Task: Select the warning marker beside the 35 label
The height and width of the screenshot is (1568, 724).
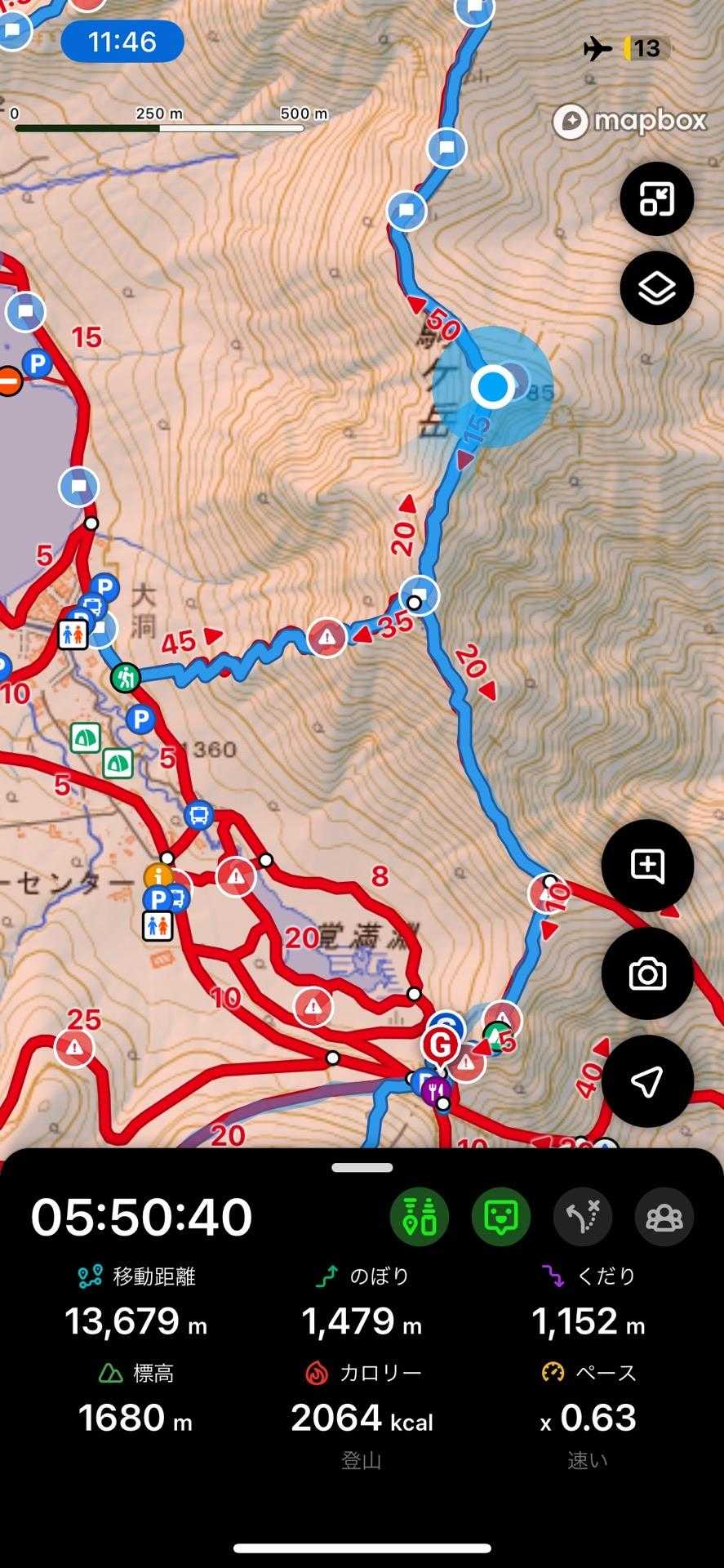Action: pos(327,636)
